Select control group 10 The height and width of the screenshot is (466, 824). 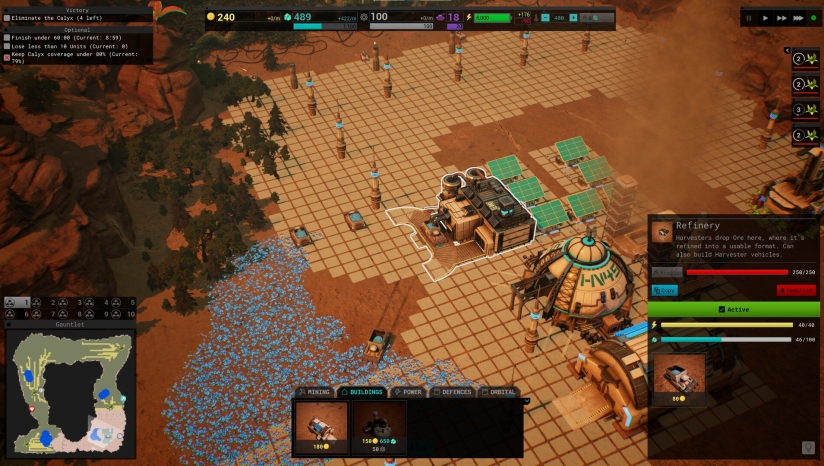[x=126, y=313]
